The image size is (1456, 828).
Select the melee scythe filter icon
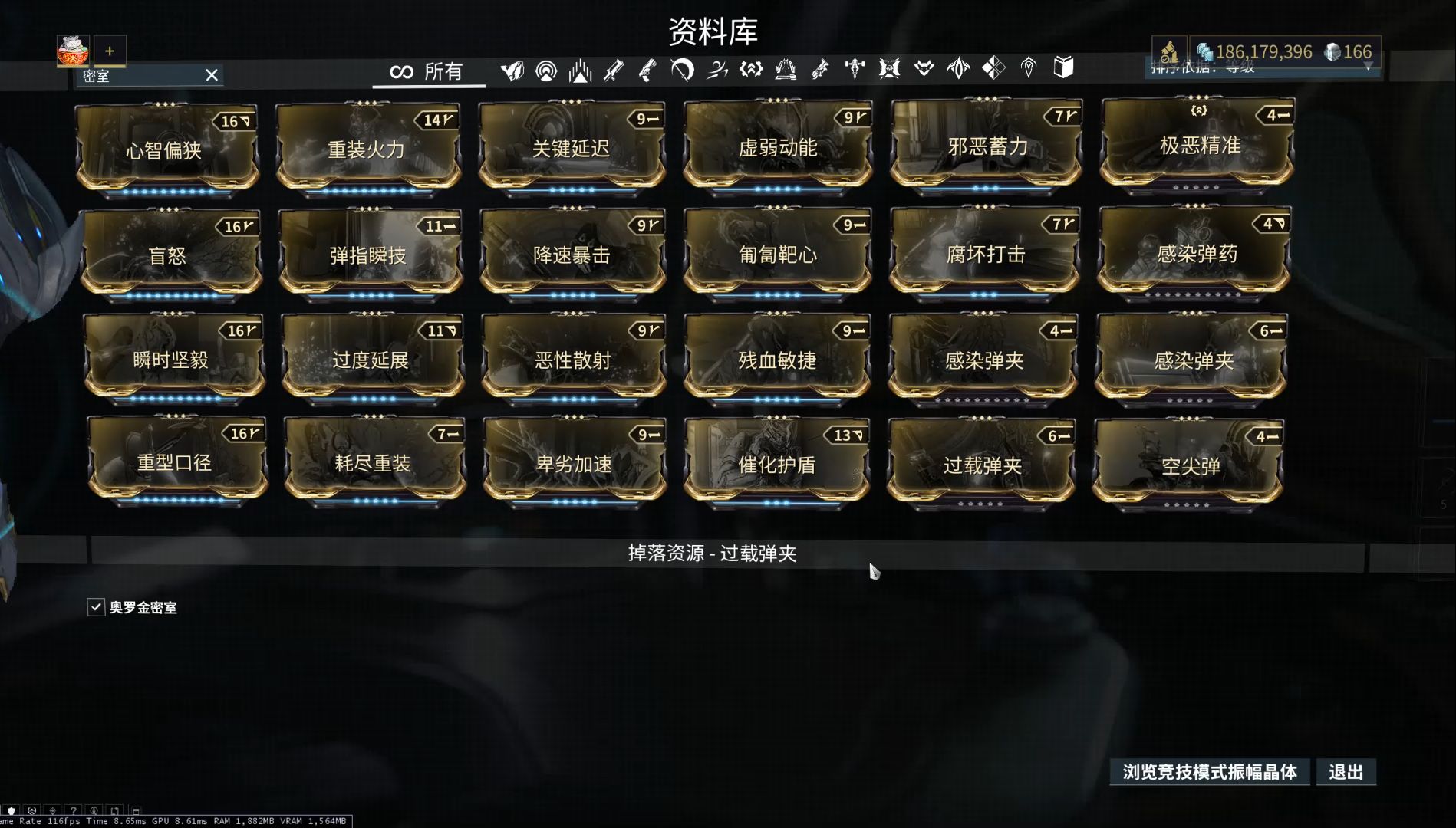(680, 69)
